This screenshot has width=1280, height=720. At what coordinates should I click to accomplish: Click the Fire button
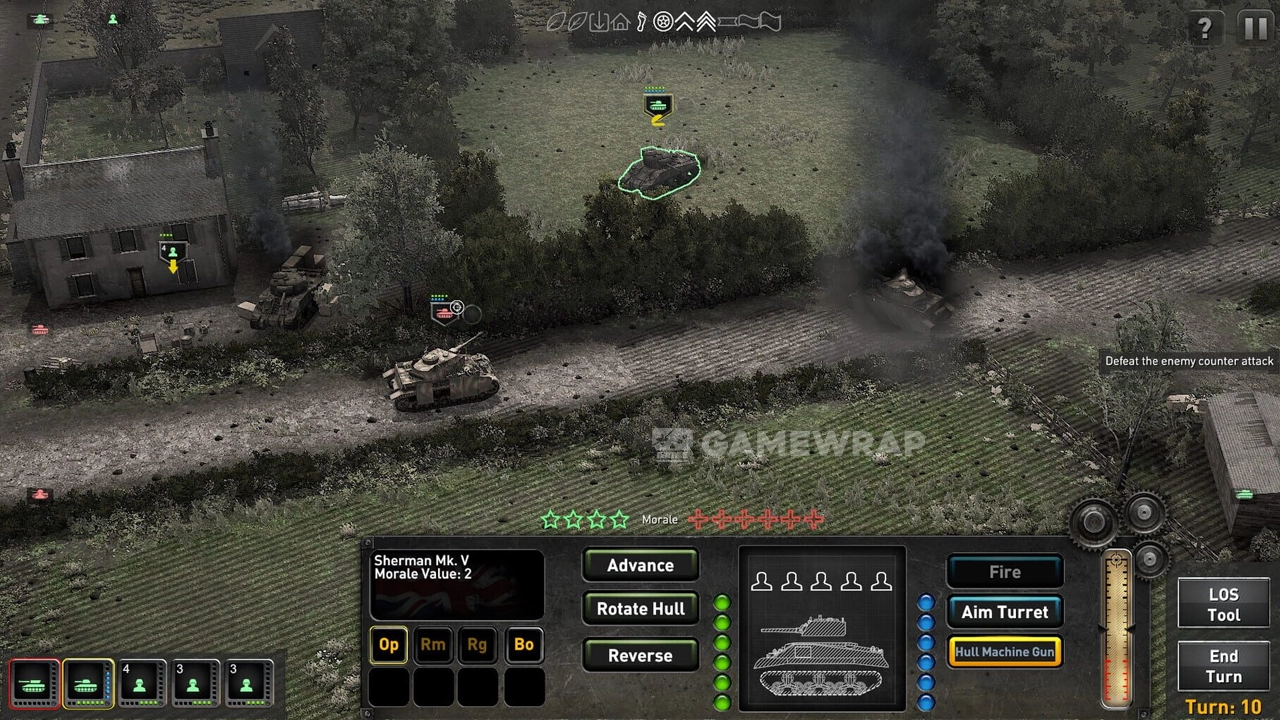tap(1004, 572)
